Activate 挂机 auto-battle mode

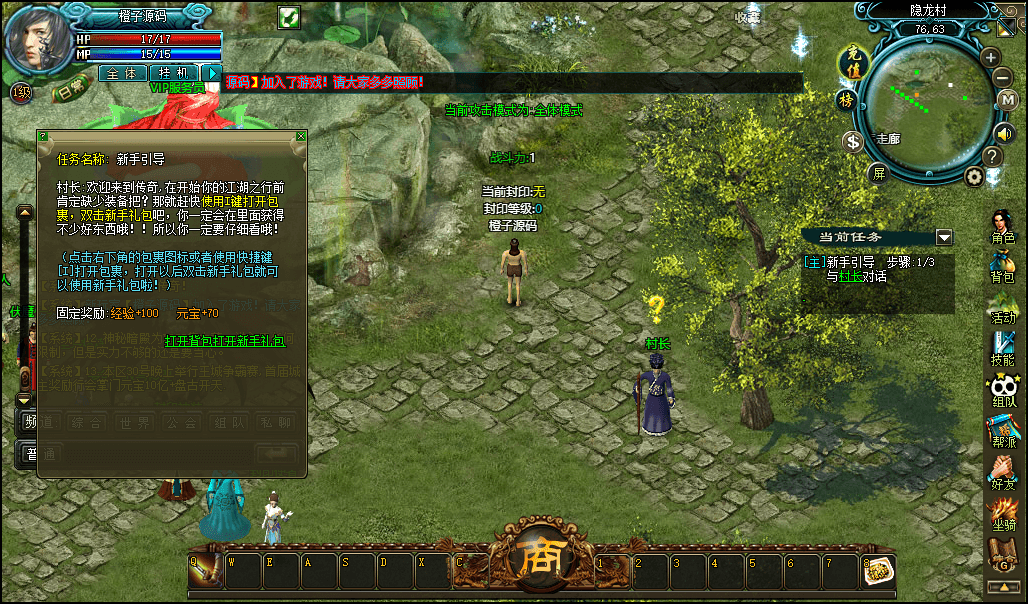point(174,73)
